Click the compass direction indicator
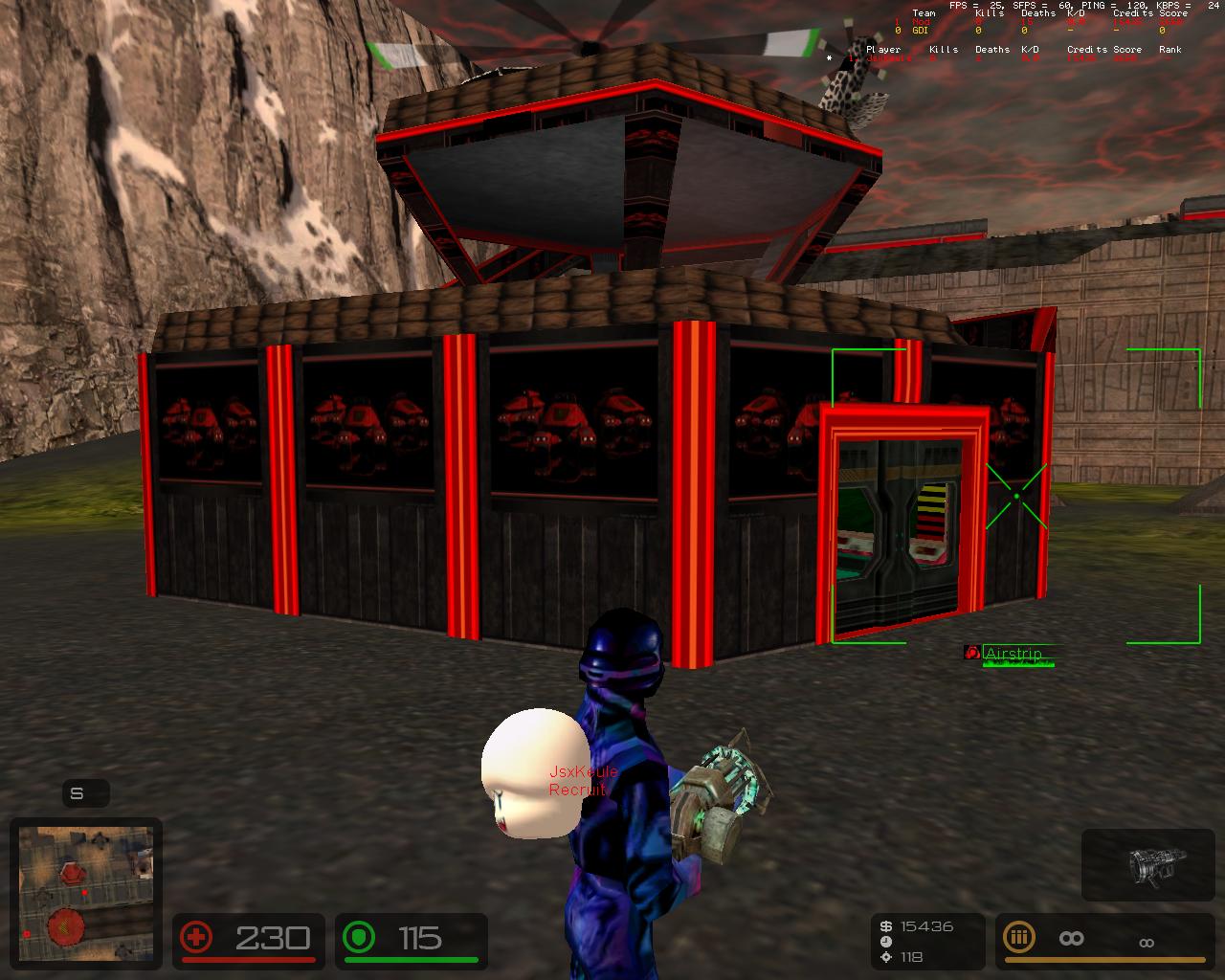 (78, 793)
